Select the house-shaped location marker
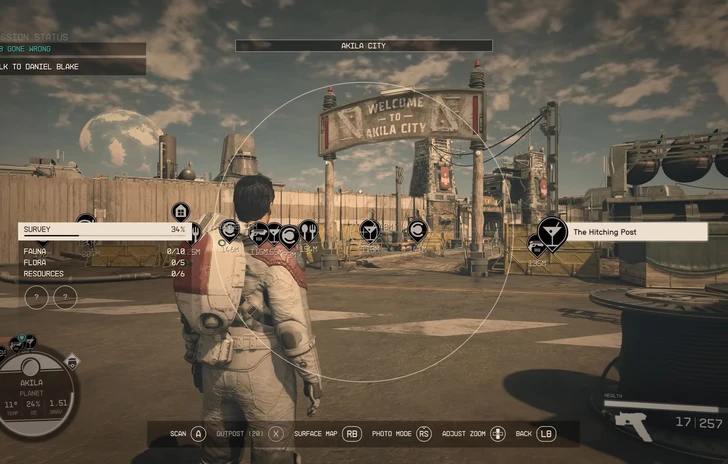728x464 pixels. (180, 212)
